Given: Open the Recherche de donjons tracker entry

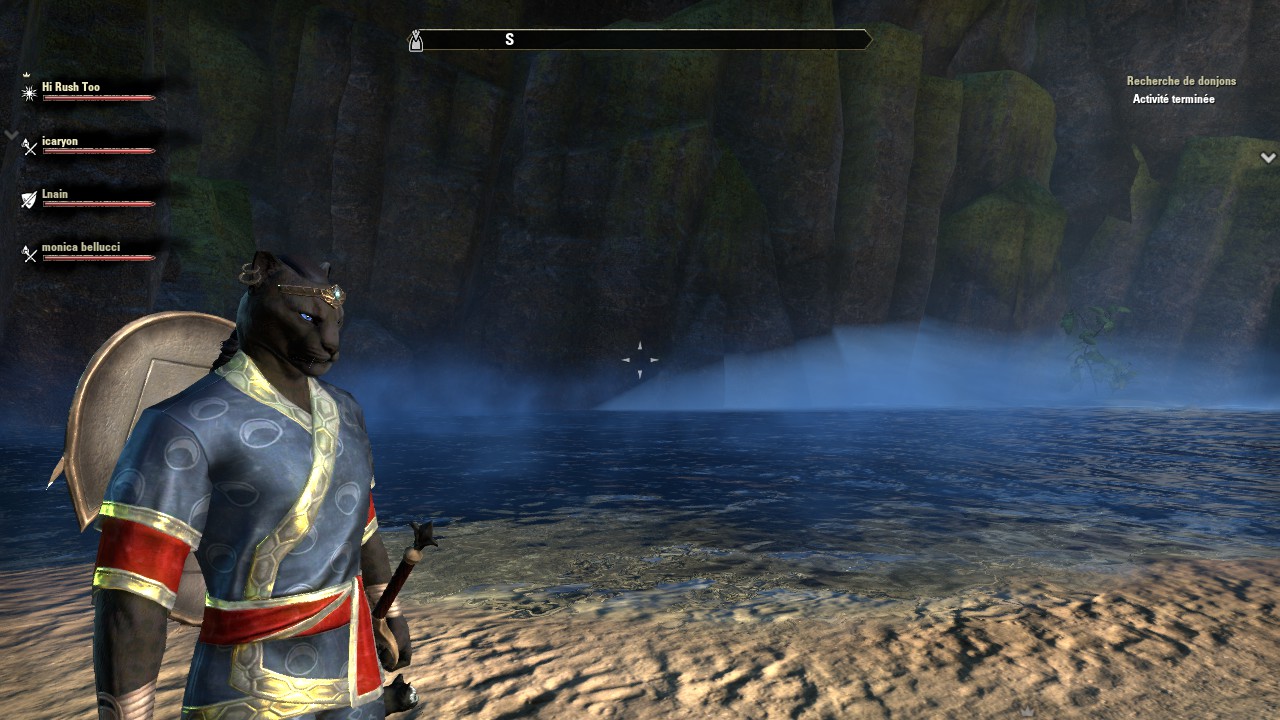Looking at the screenshot, I should tap(1181, 81).
